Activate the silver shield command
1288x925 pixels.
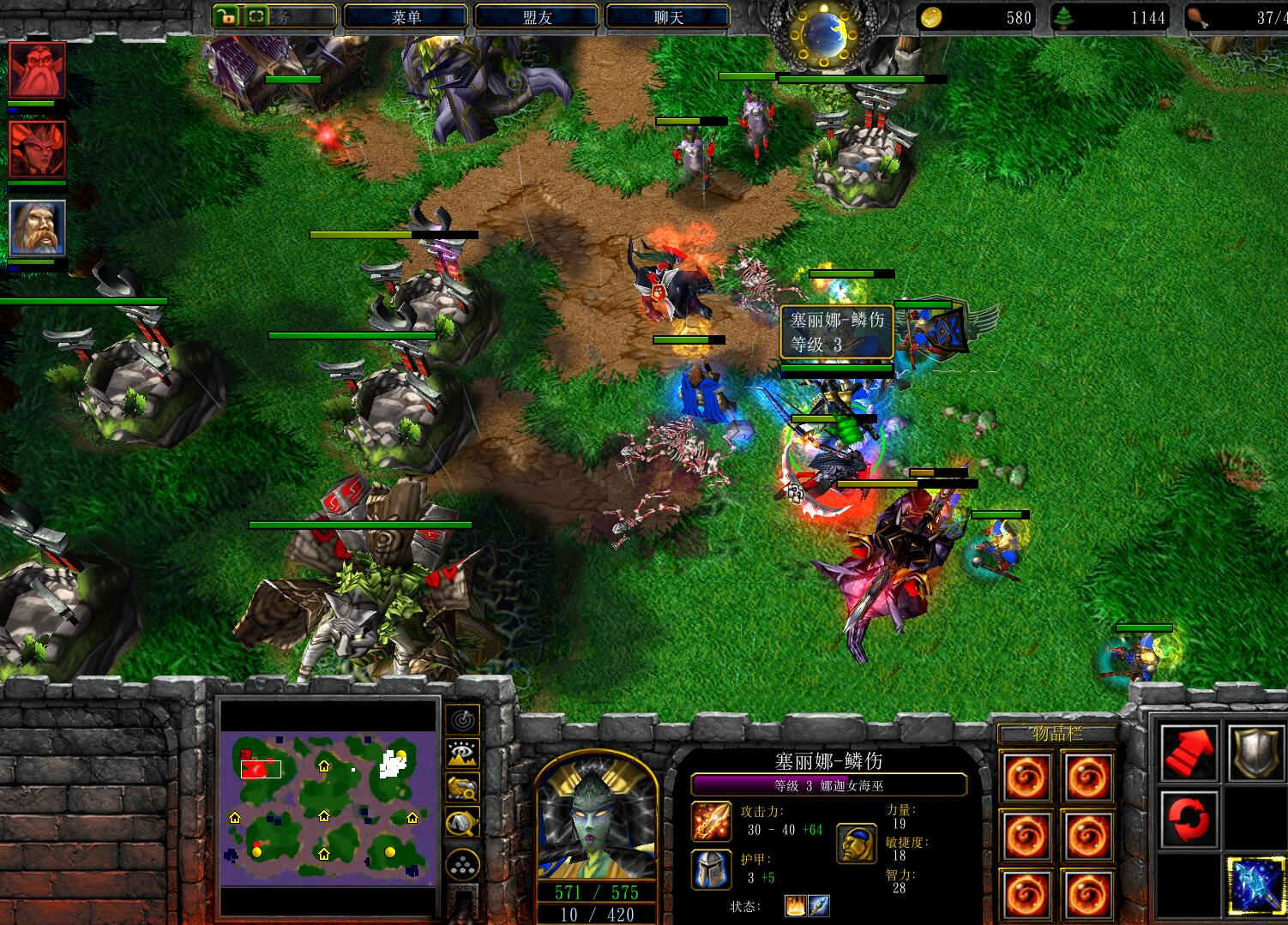(x=1255, y=752)
